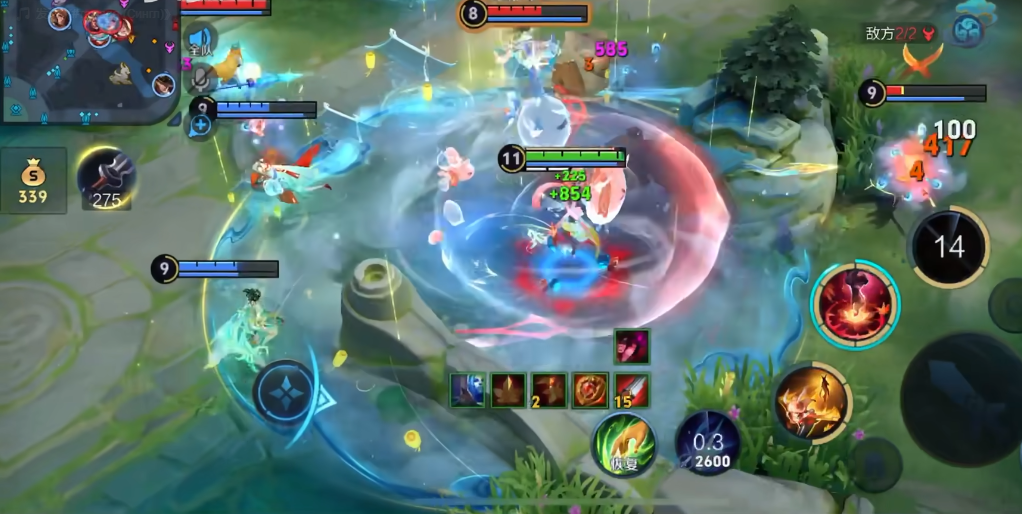Image resolution: width=1022 pixels, height=514 pixels.
Task: Toggle the 全队 team voice speaker
Action: (x=201, y=40)
